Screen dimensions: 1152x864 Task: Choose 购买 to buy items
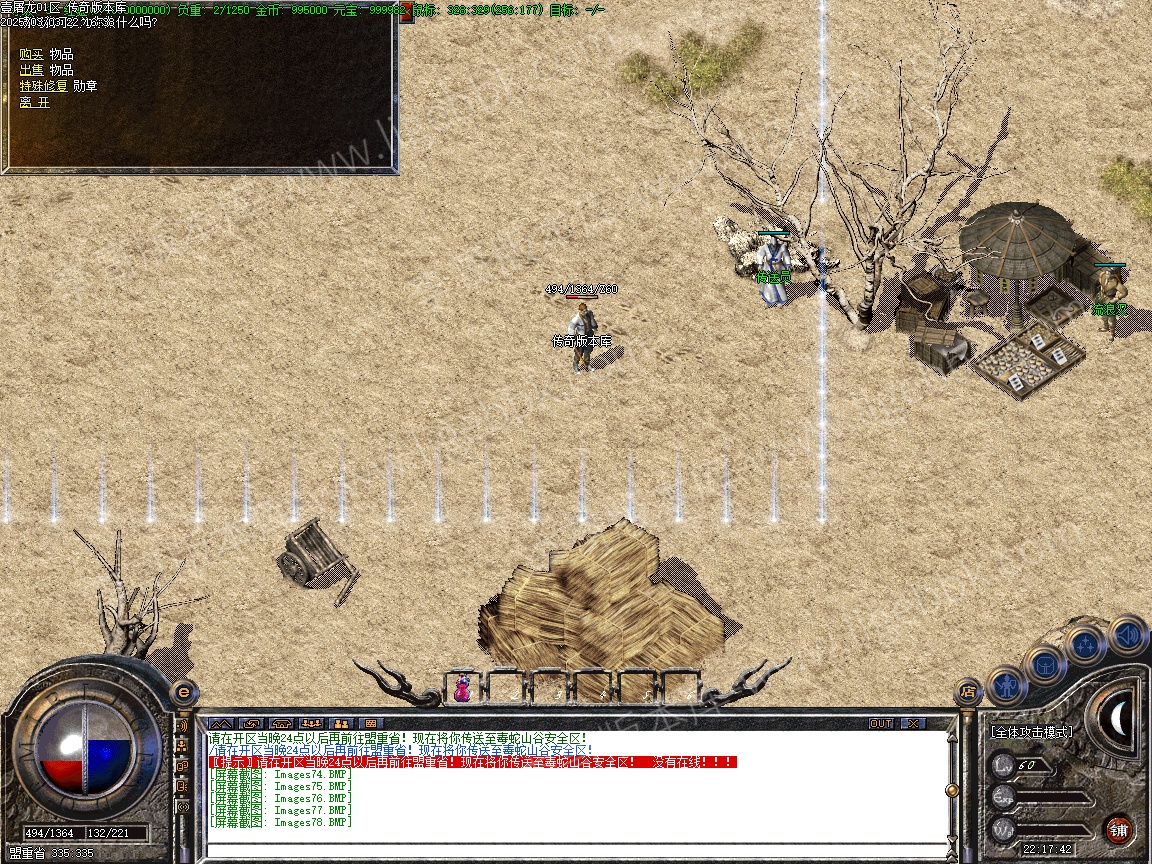pos(32,54)
